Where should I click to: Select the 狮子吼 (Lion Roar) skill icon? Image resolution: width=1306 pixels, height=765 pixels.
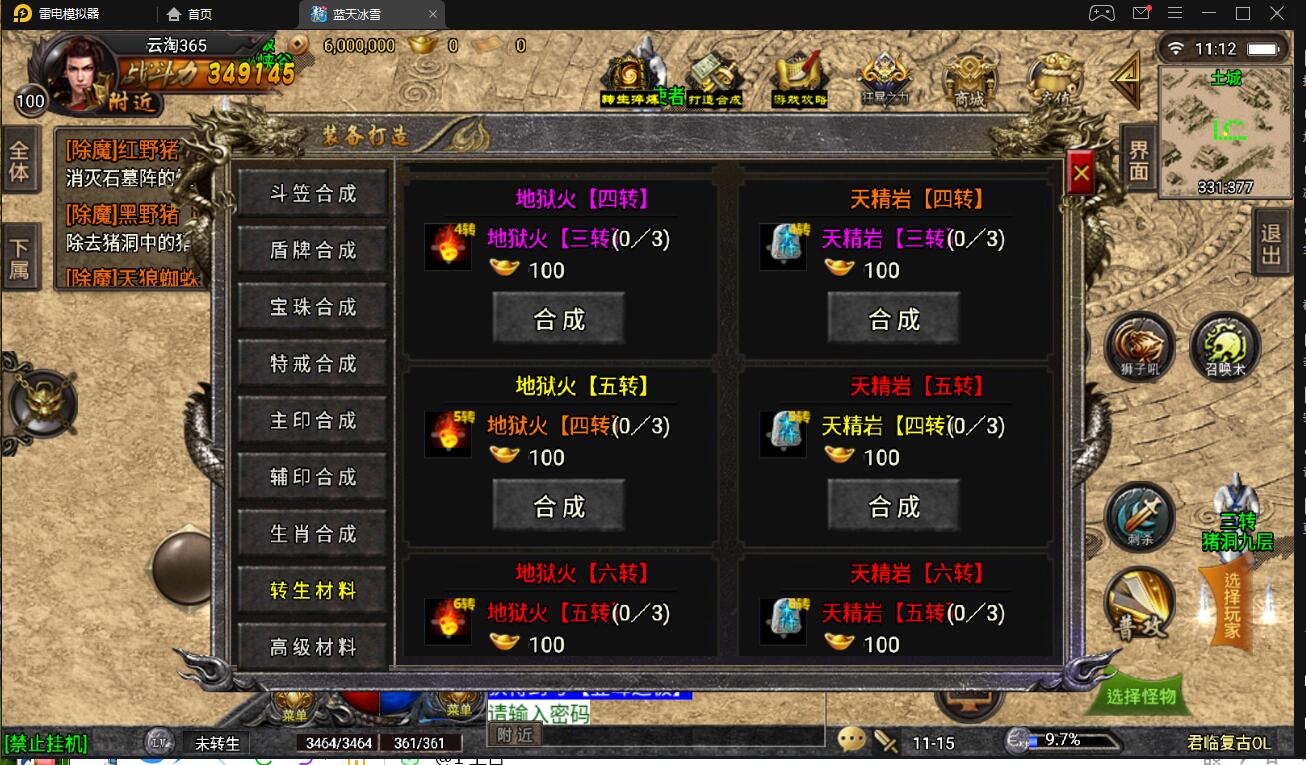click(1140, 350)
